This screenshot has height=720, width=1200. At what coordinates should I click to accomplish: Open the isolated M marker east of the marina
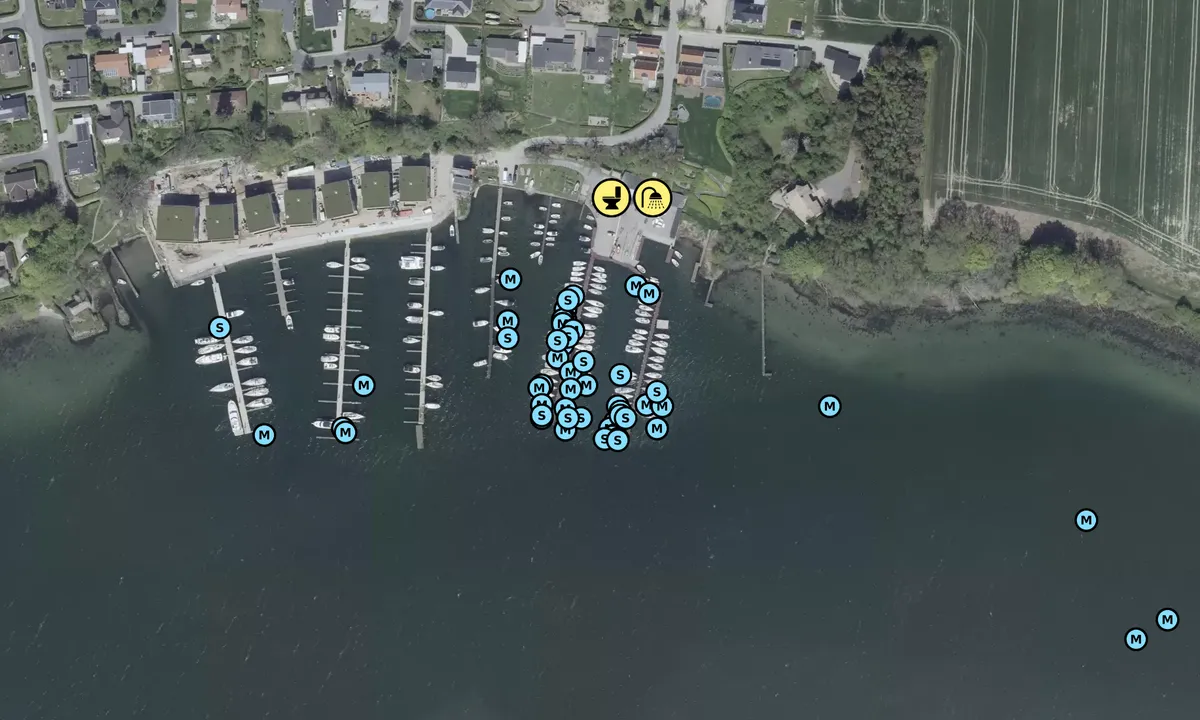(x=829, y=406)
